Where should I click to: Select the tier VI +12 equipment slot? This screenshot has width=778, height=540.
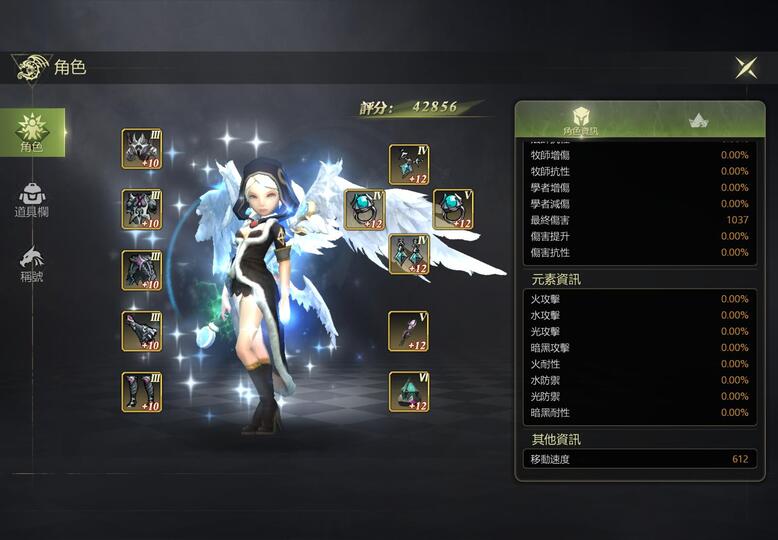(409, 390)
